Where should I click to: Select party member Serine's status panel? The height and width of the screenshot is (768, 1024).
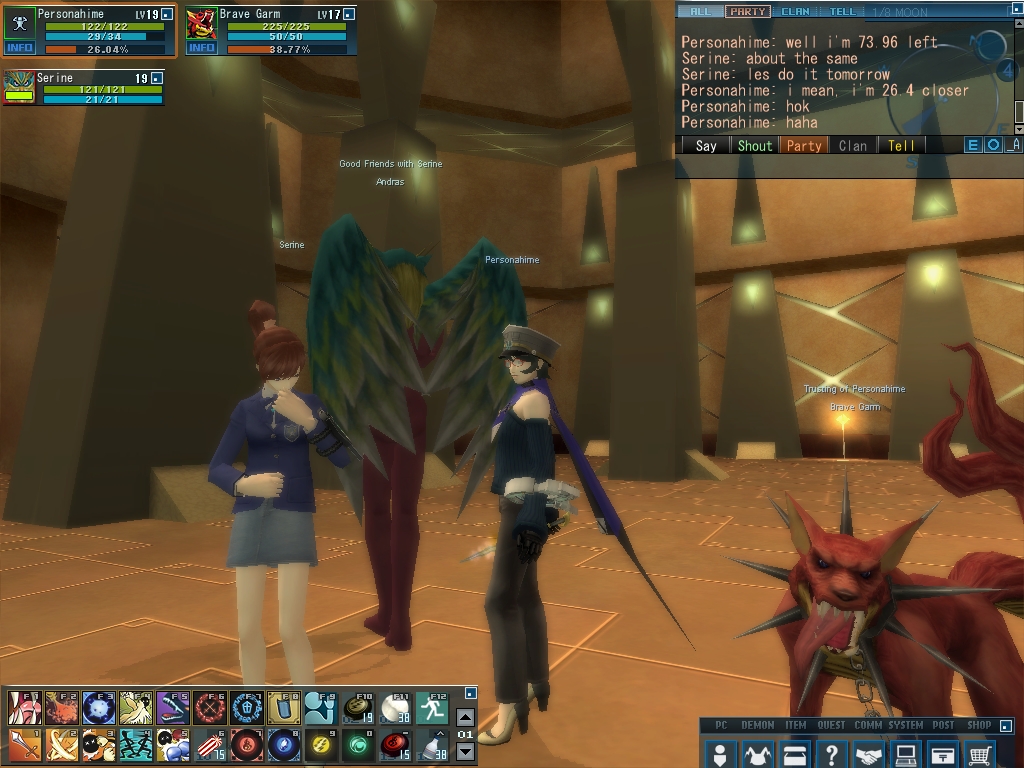coord(82,87)
